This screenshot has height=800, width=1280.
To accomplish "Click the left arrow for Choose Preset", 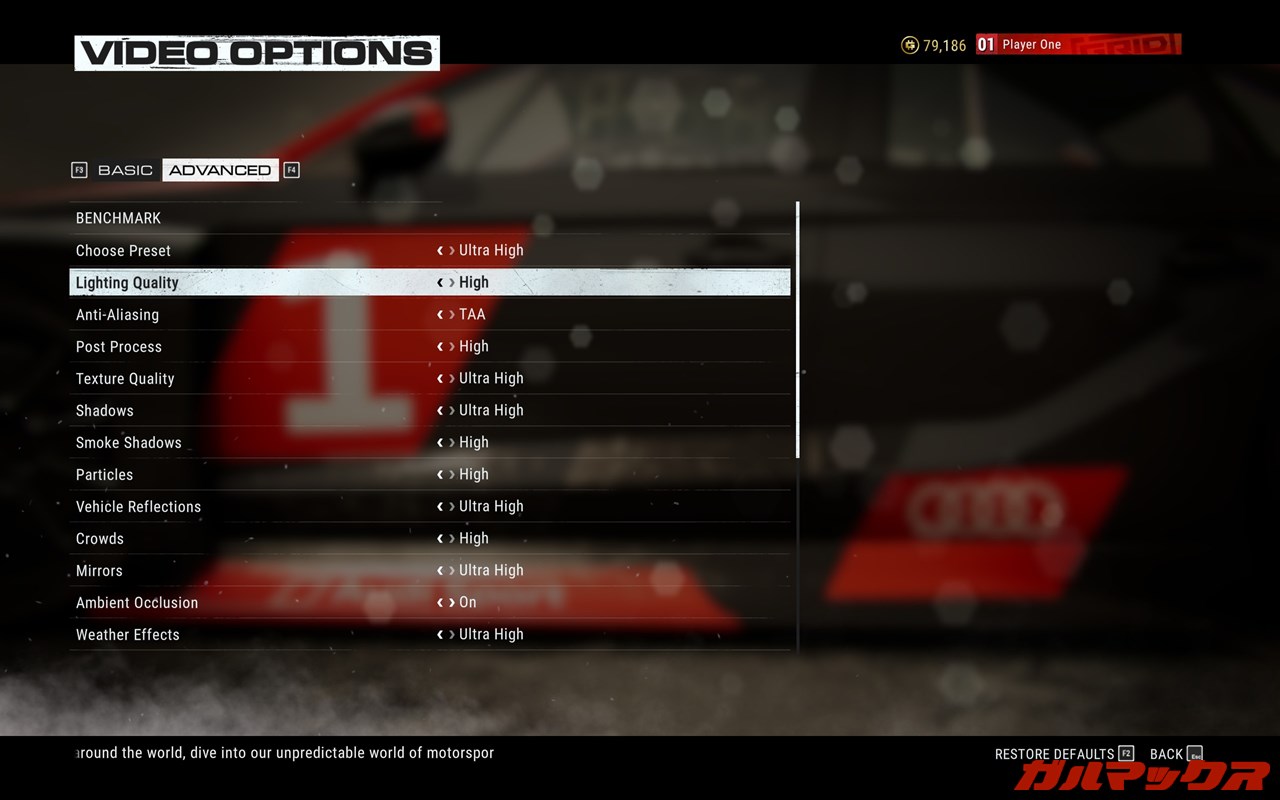I will coord(440,251).
